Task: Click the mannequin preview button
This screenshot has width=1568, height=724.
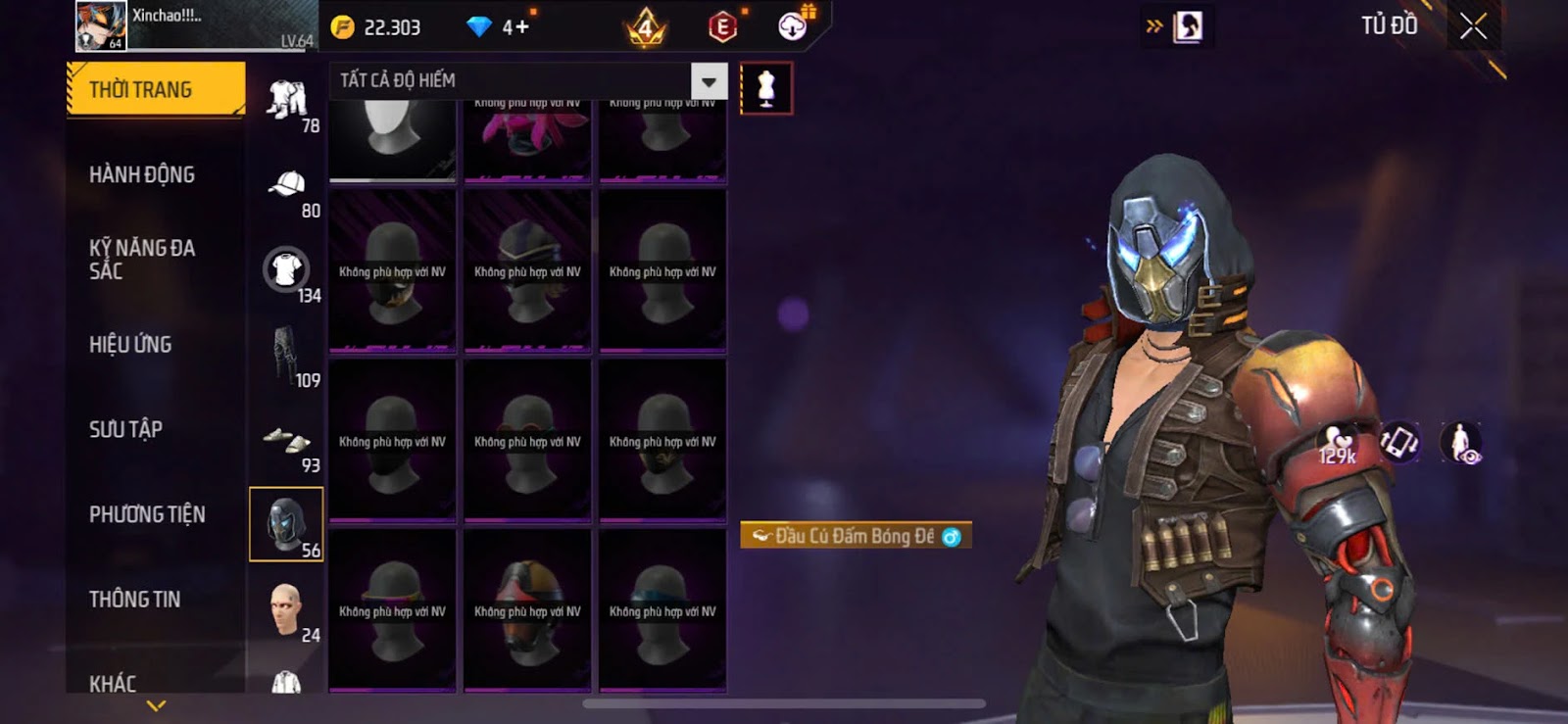Action: tap(766, 89)
